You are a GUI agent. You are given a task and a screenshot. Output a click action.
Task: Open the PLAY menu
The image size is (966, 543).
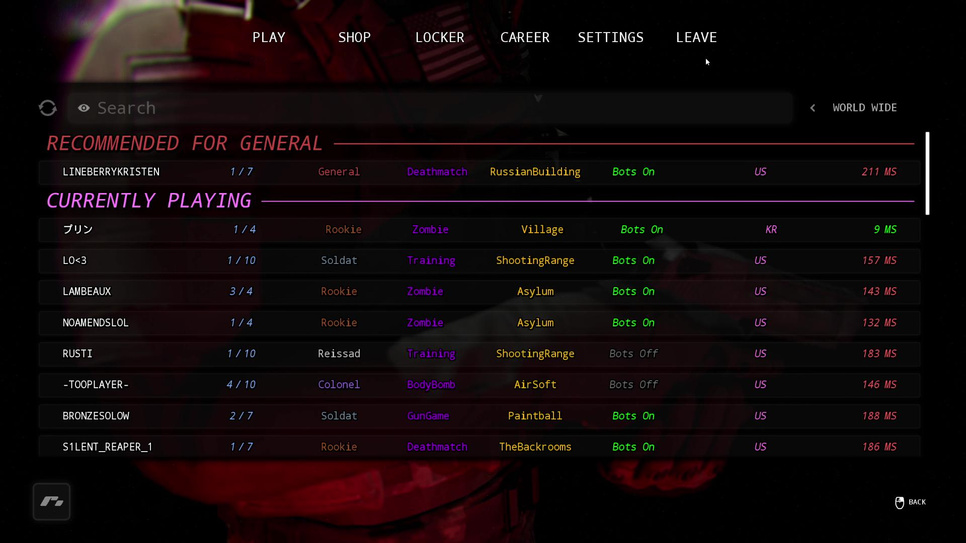point(268,38)
